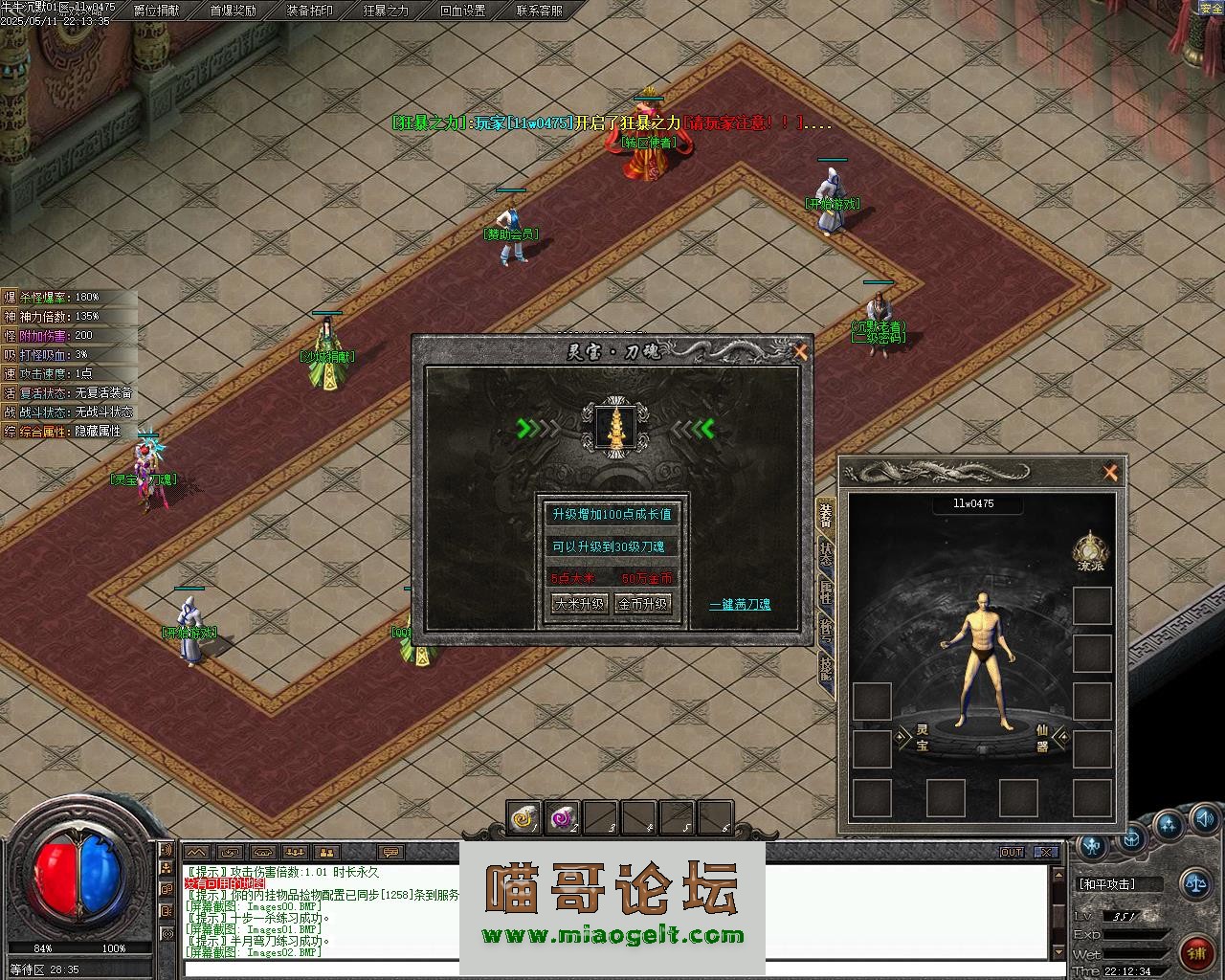This screenshot has width=1225, height=980.
Task: Toggle the sound speaker icon
Action: pyautogui.click(x=1204, y=819)
